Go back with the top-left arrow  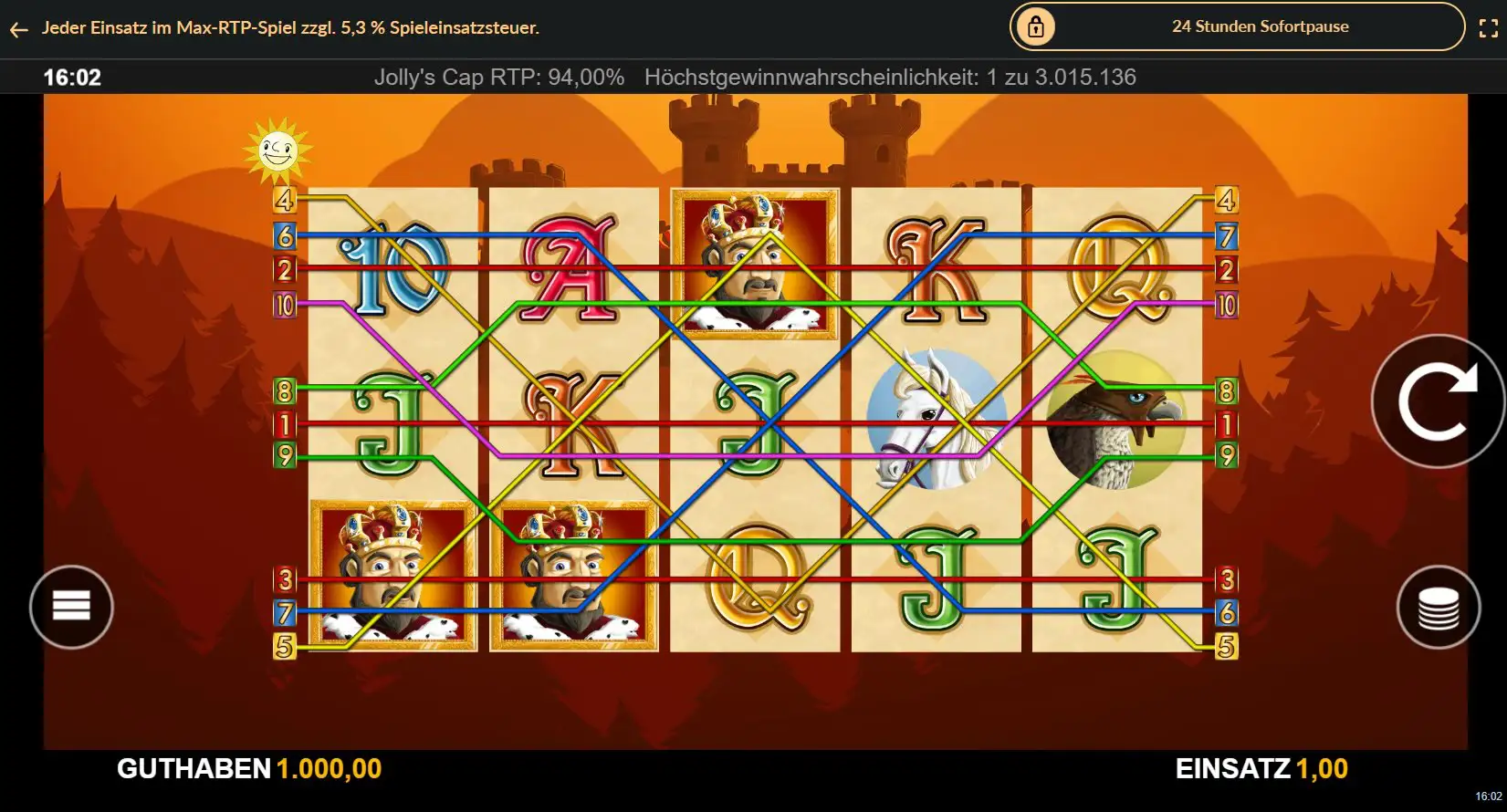[18, 29]
